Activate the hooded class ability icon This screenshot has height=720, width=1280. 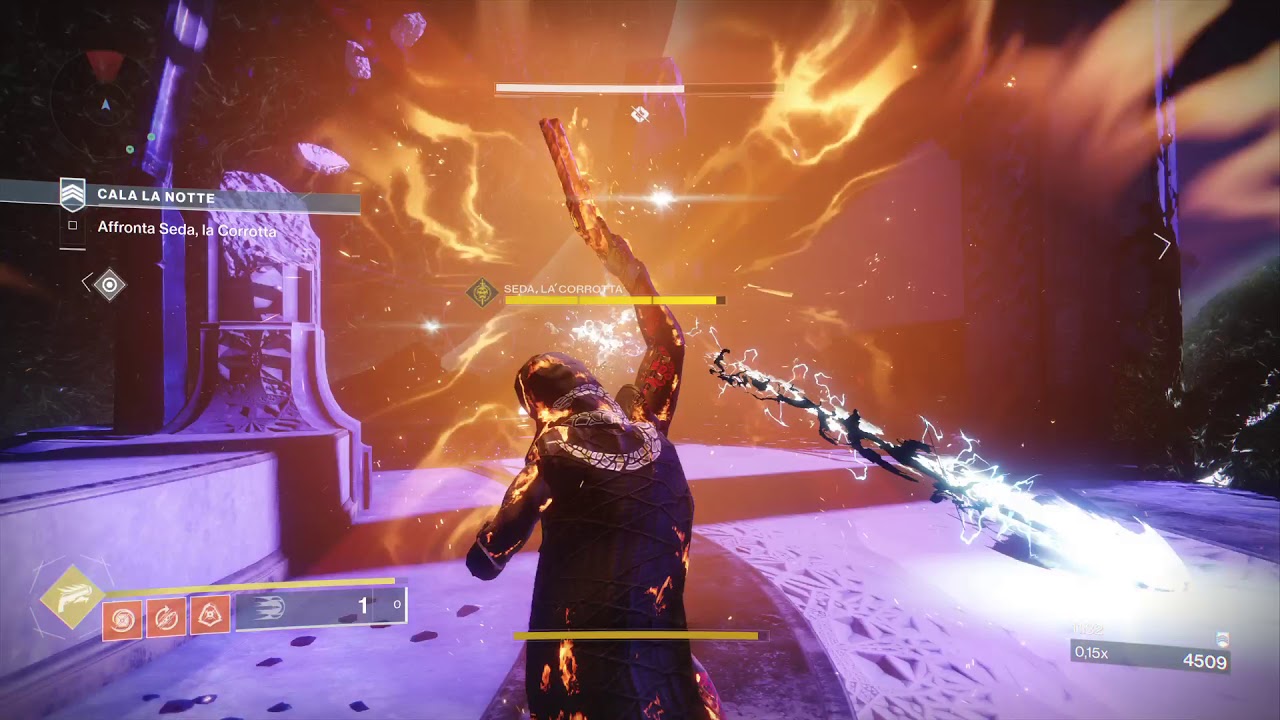tap(211, 616)
